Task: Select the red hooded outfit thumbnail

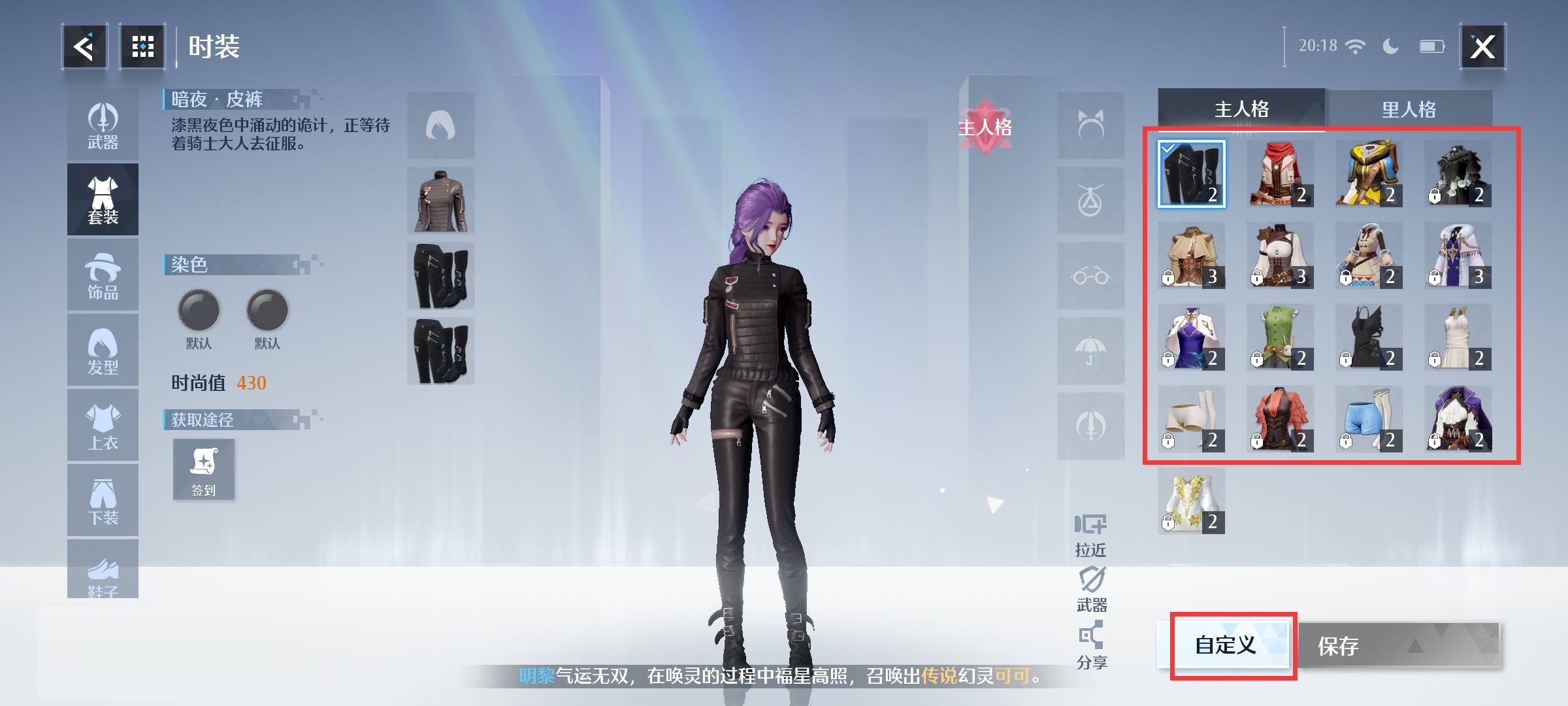Action: point(1280,174)
